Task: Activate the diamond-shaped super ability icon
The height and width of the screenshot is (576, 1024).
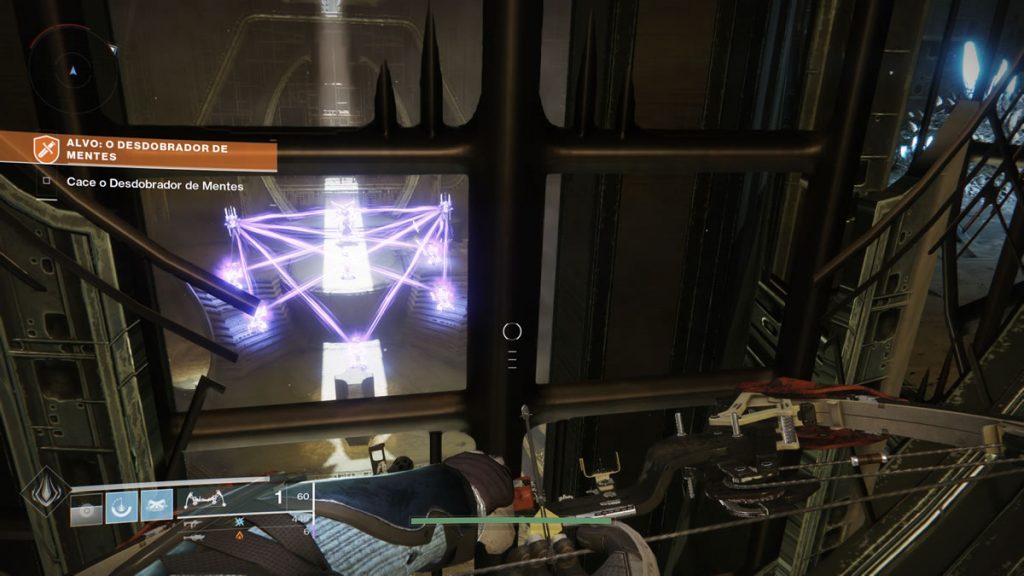Action: (45, 490)
